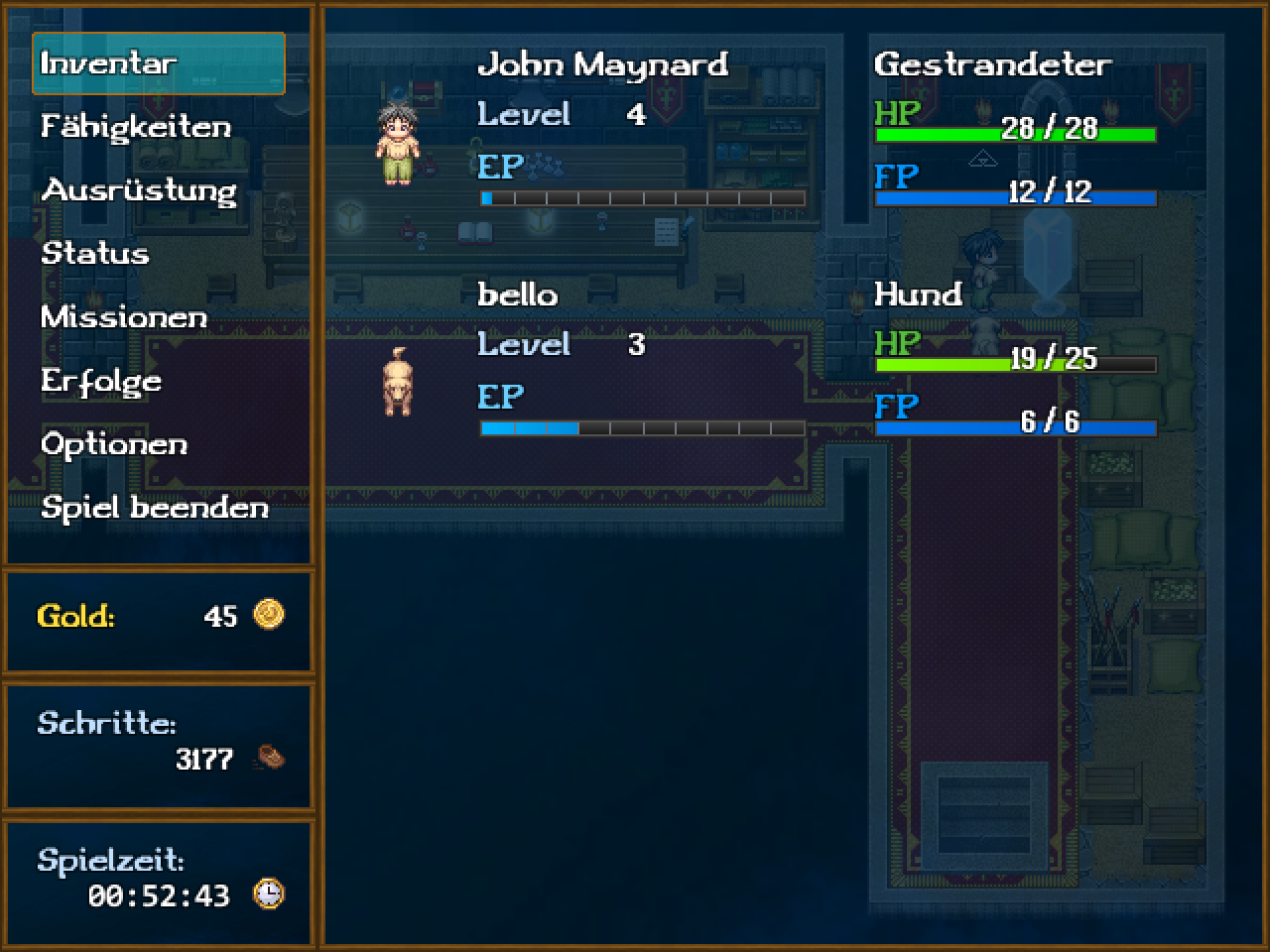Select Fähigkeiten from the menu
The image size is (1270, 952).
tap(136, 127)
